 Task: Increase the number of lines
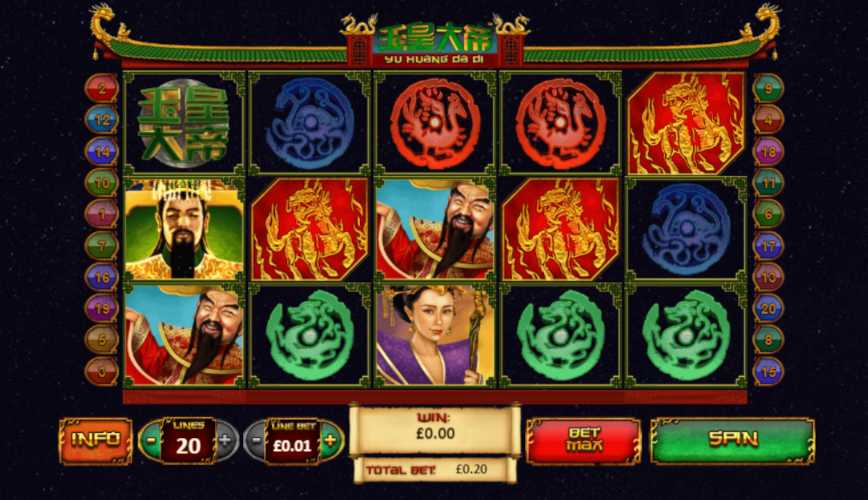click(x=226, y=440)
